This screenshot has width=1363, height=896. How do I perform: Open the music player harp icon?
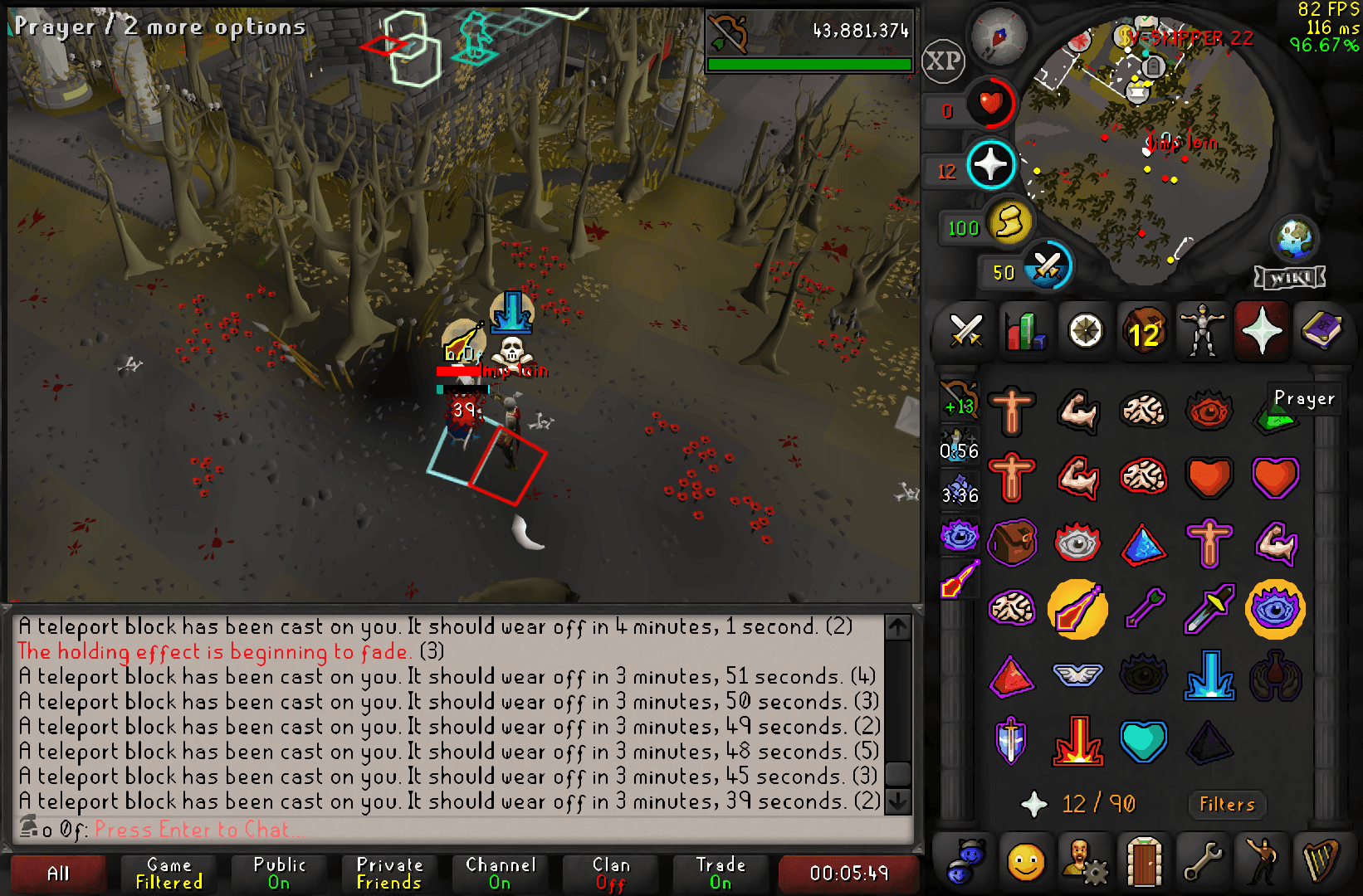pyautogui.click(x=1320, y=861)
